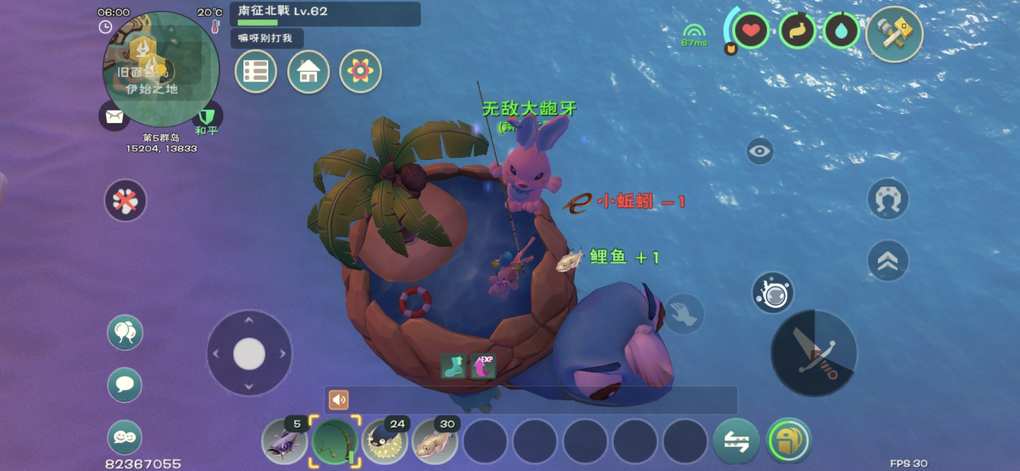Open the chat speech bubble
Screen dimensions: 1020x471
(x=125, y=384)
